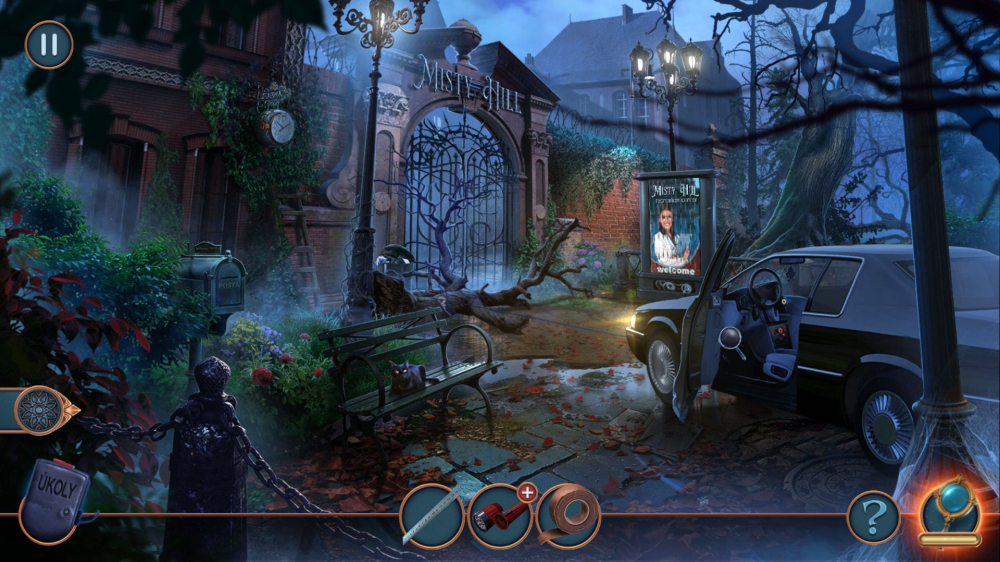Pause the game with the pause button
1000x562 pixels.
pos(48,44)
